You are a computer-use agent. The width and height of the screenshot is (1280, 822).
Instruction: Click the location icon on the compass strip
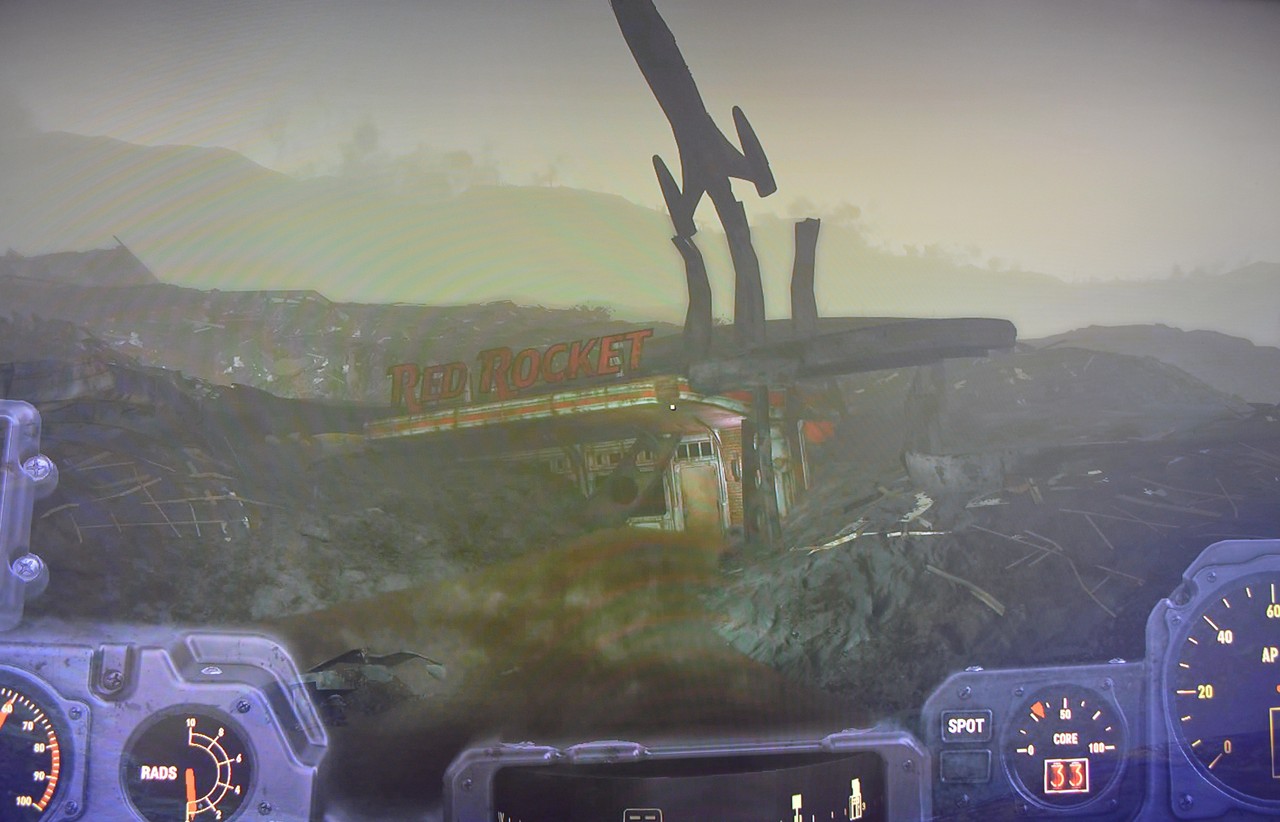855,804
